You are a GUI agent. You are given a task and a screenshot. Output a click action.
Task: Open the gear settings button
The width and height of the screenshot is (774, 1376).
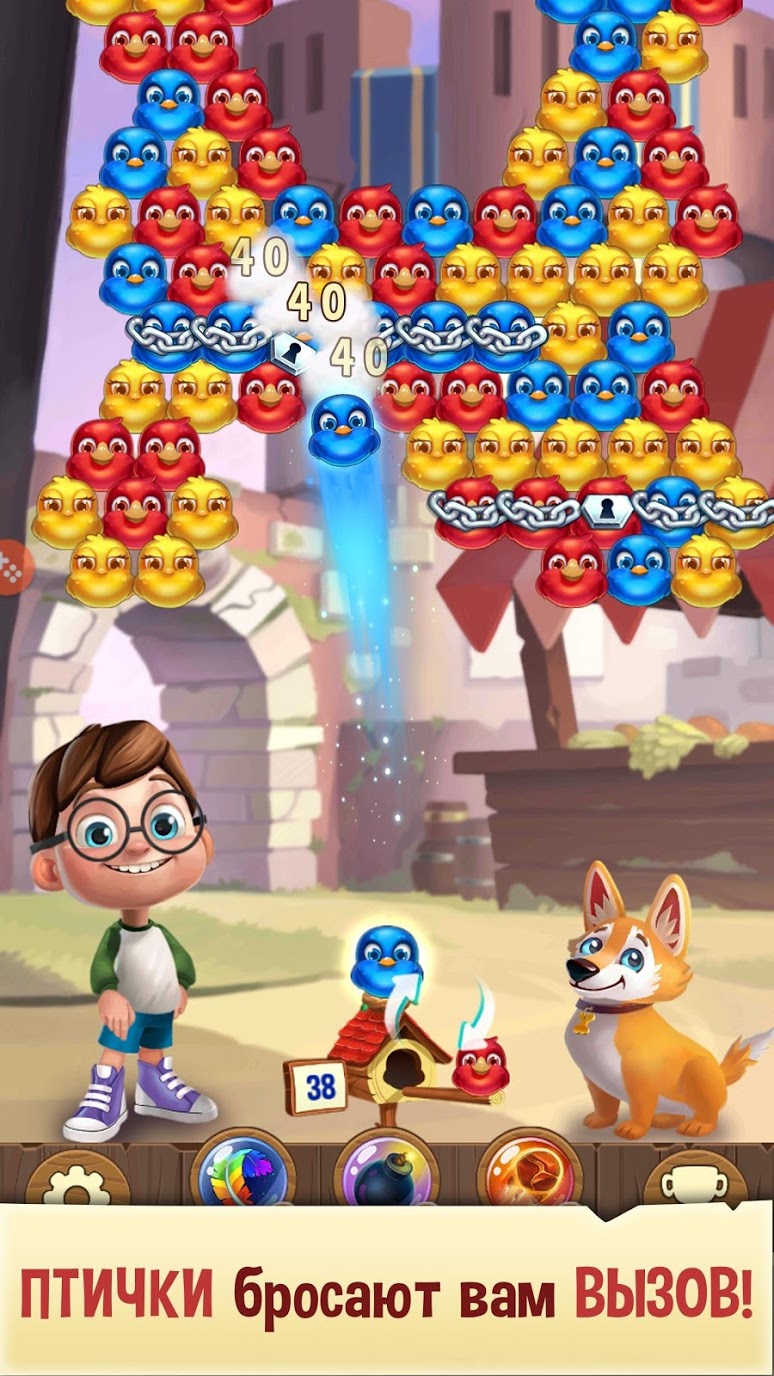point(76,1180)
